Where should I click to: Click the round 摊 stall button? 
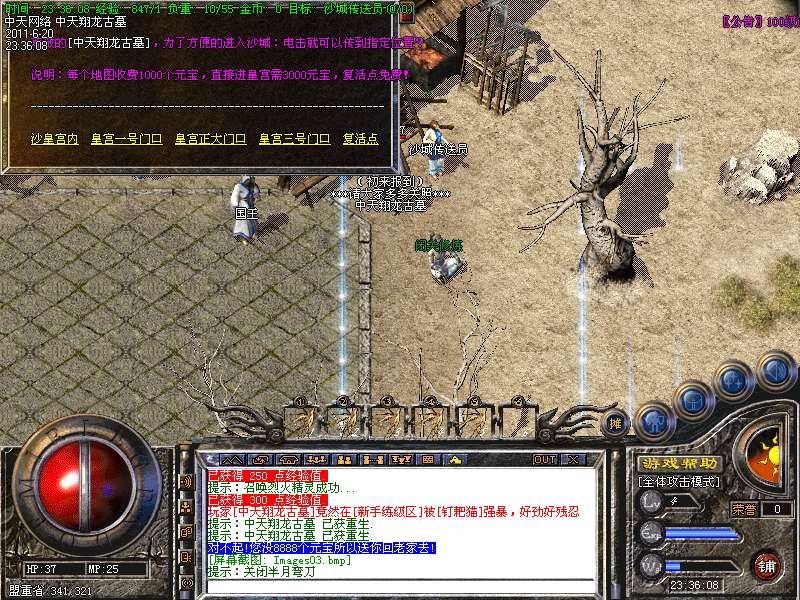(617, 423)
